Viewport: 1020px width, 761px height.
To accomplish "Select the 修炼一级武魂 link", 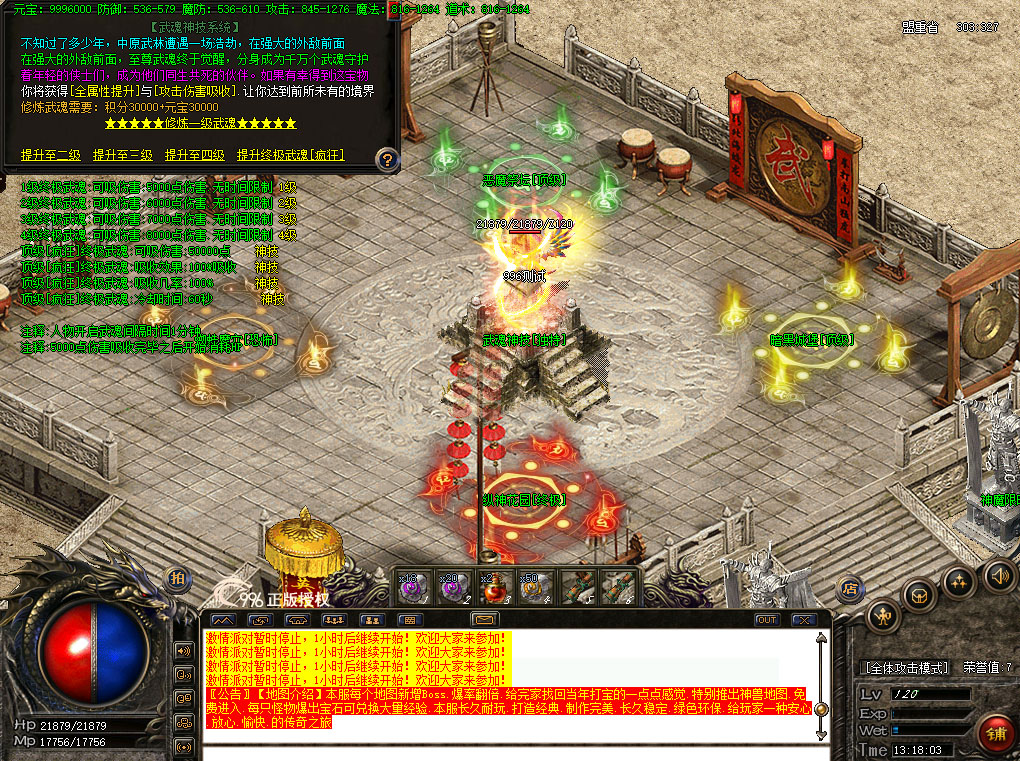I will (x=200, y=123).
